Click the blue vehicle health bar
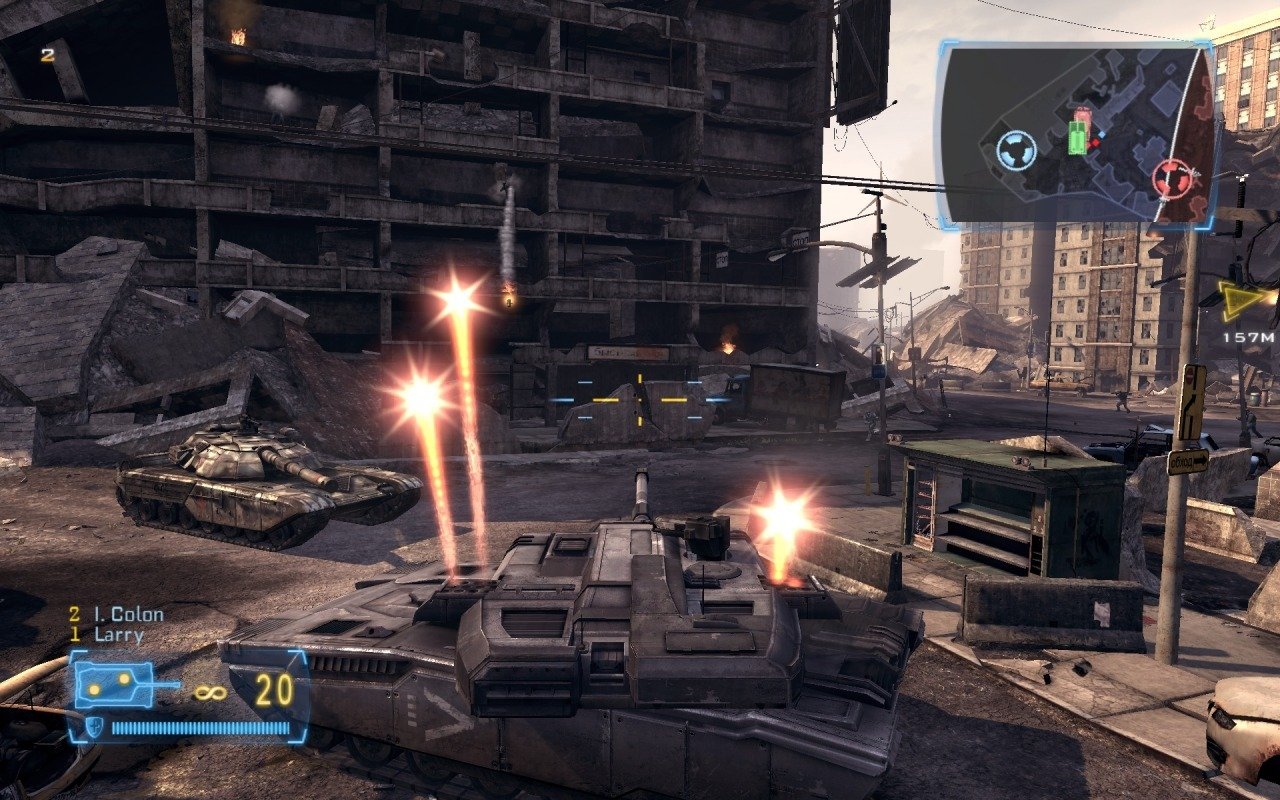Image resolution: width=1280 pixels, height=800 pixels. click(x=202, y=728)
